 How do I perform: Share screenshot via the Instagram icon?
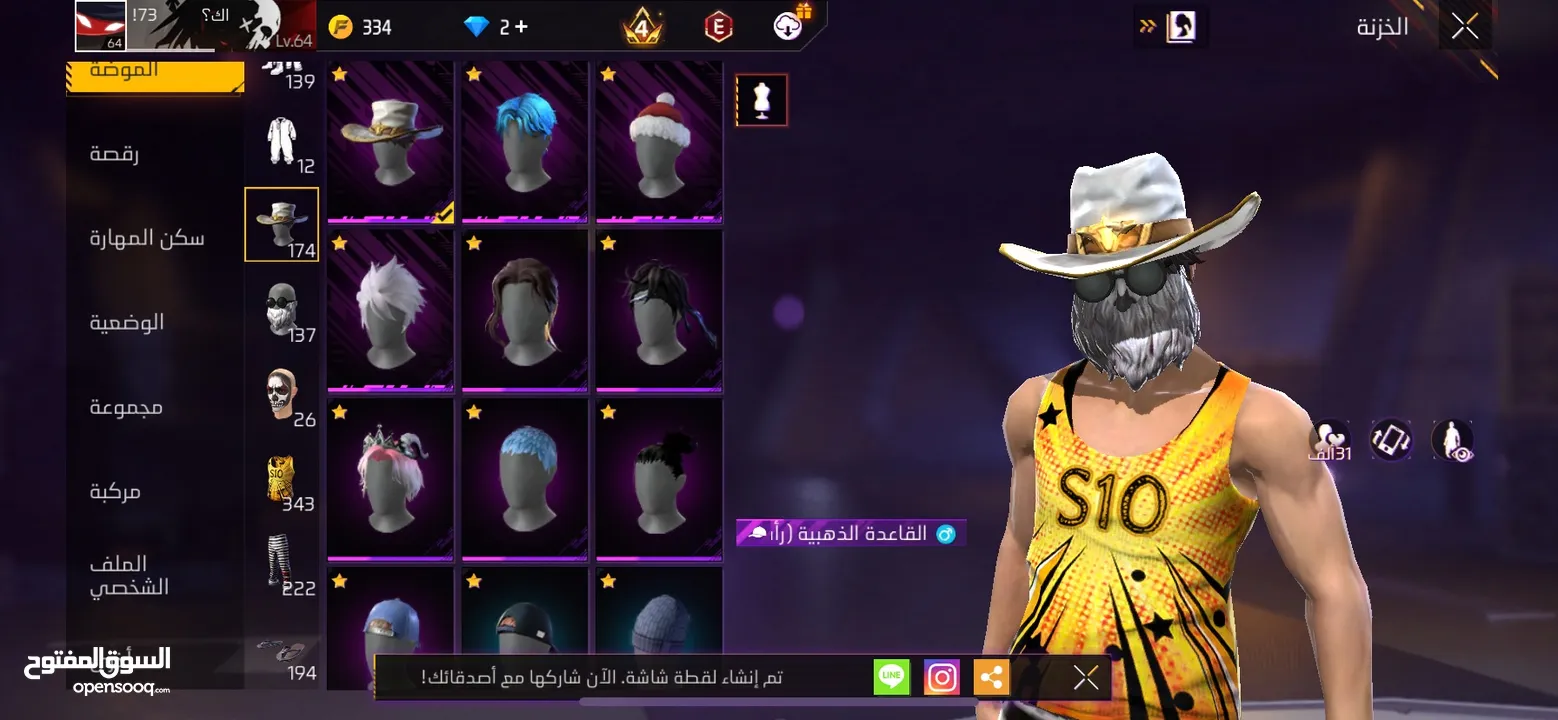[x=941, y=677]
